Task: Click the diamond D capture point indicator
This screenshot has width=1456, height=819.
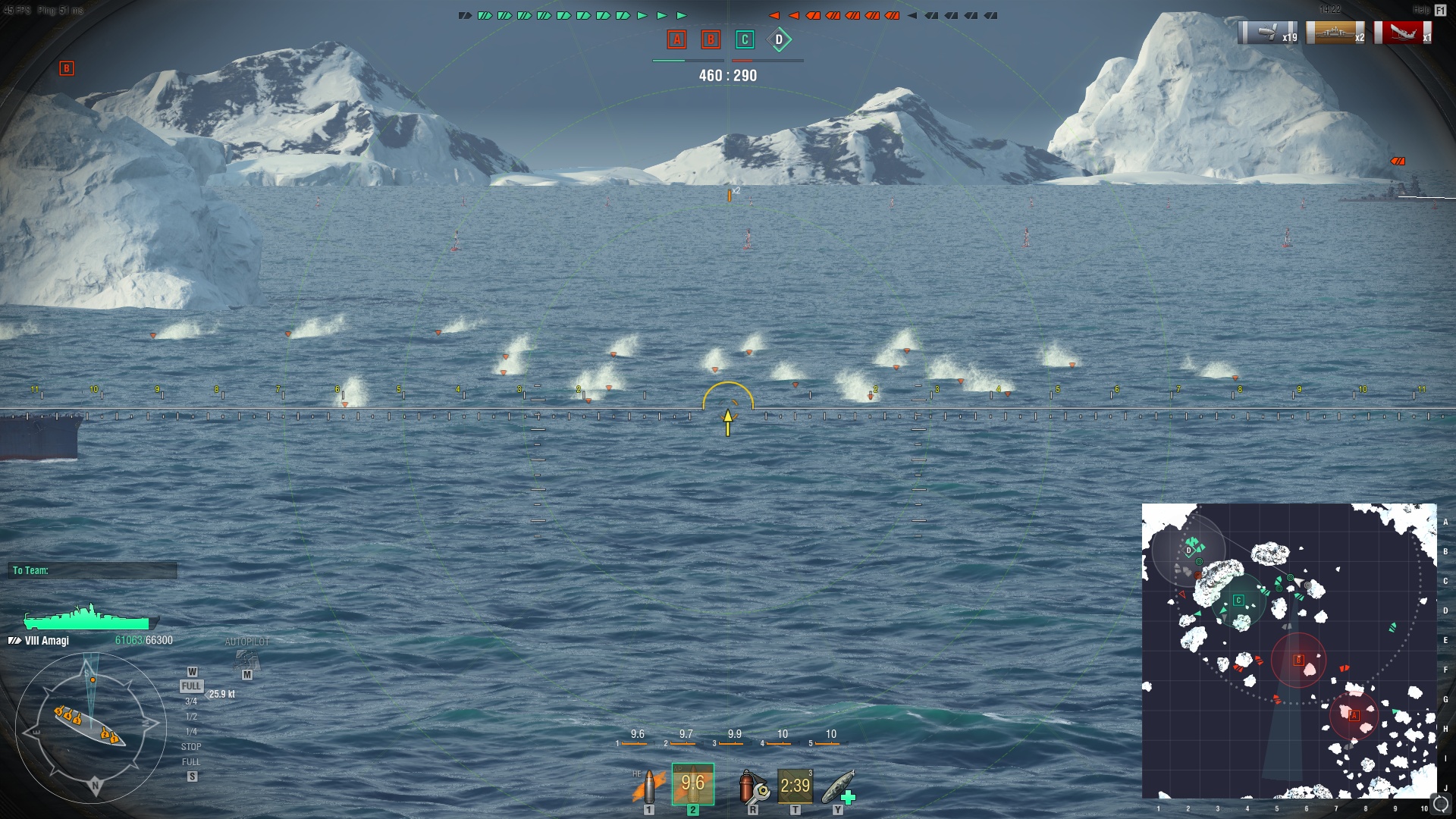Action: coord(779,39)
